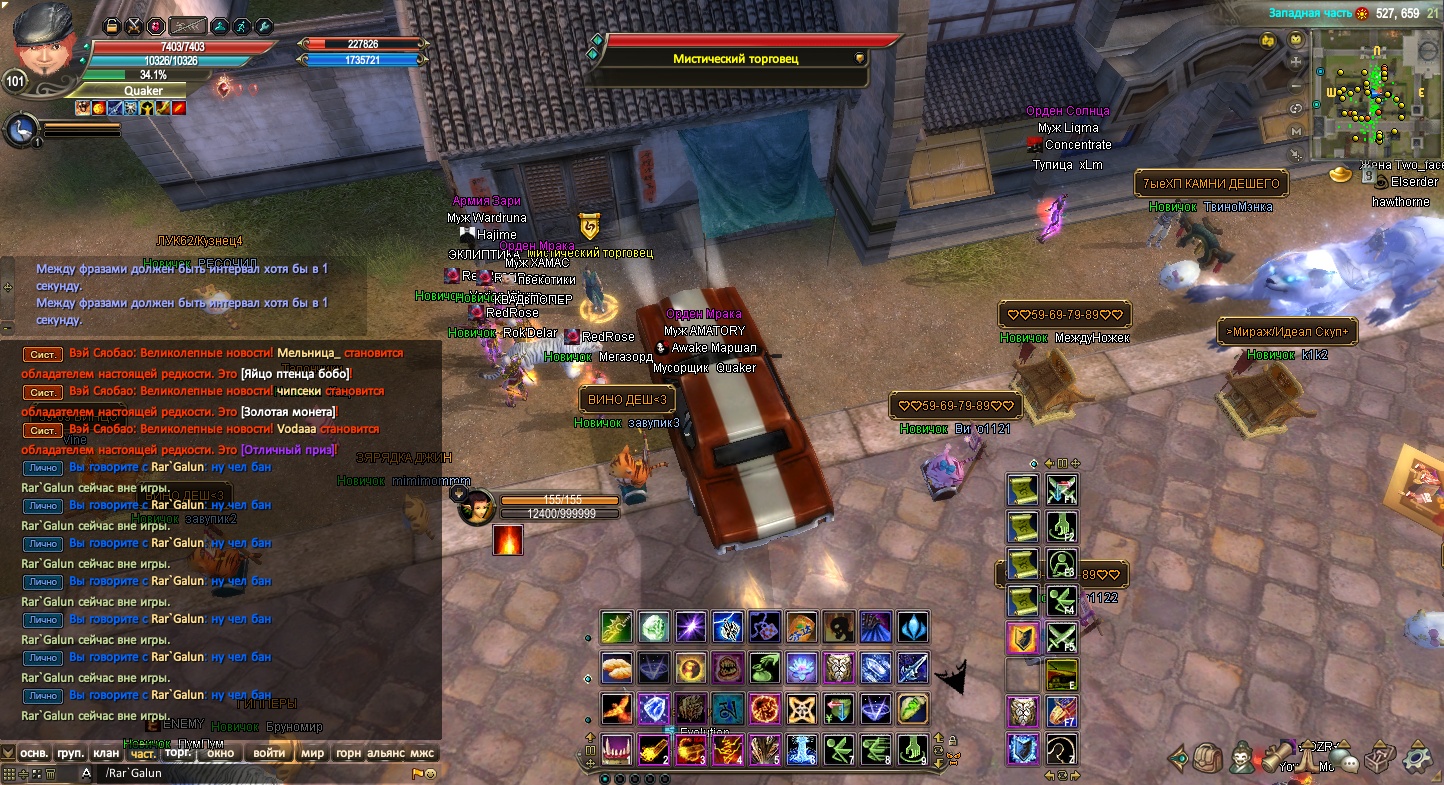The width and height of the screenshot is (1444, 785).
Task: Switch to the "альянс" chat tab
Action: point(386,753)
